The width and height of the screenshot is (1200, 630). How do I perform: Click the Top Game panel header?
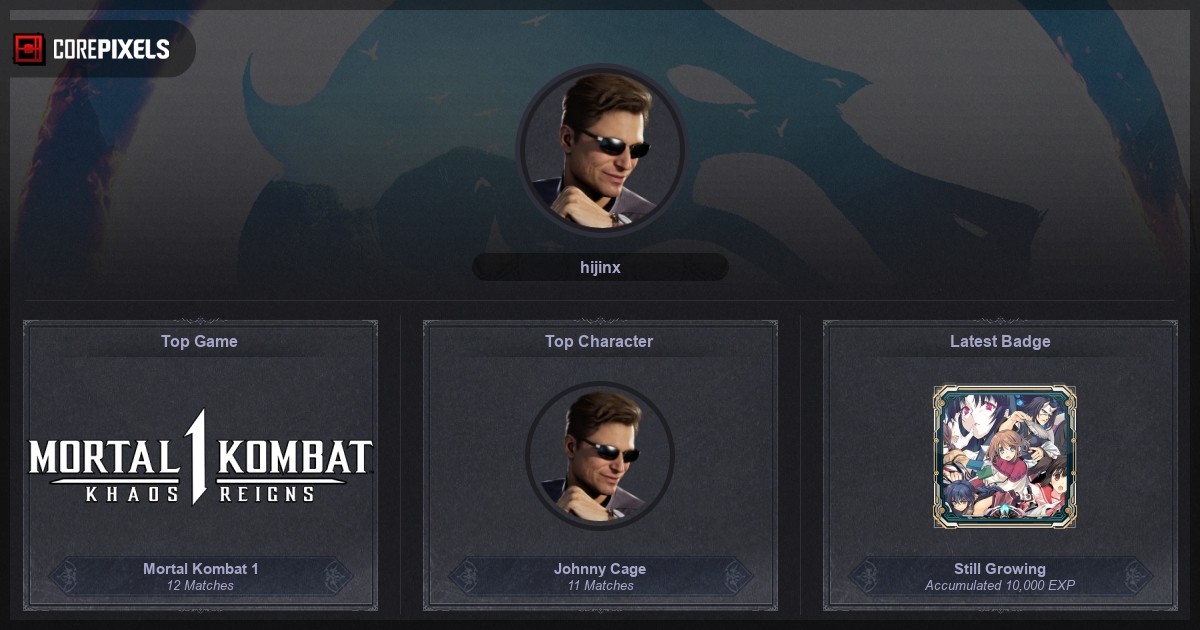pyautogui.click(x=200, y=341)
